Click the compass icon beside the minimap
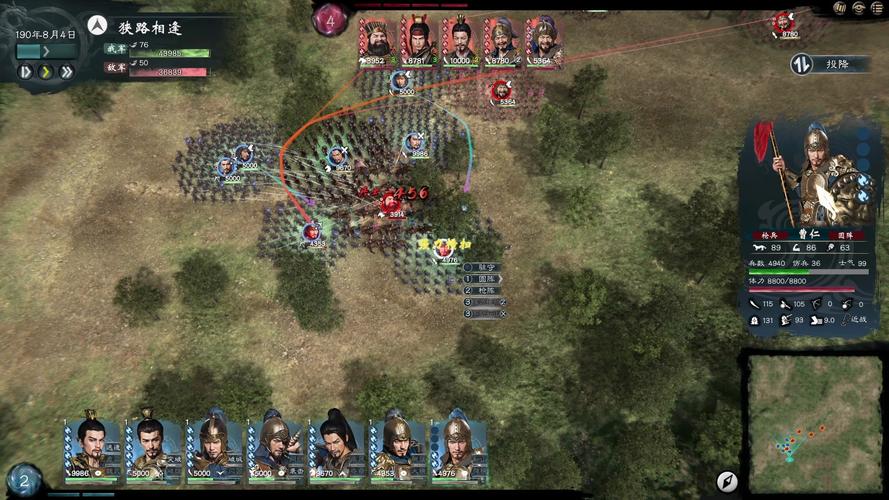The height and width of the screenshot is (500, 889). [727, 482]
